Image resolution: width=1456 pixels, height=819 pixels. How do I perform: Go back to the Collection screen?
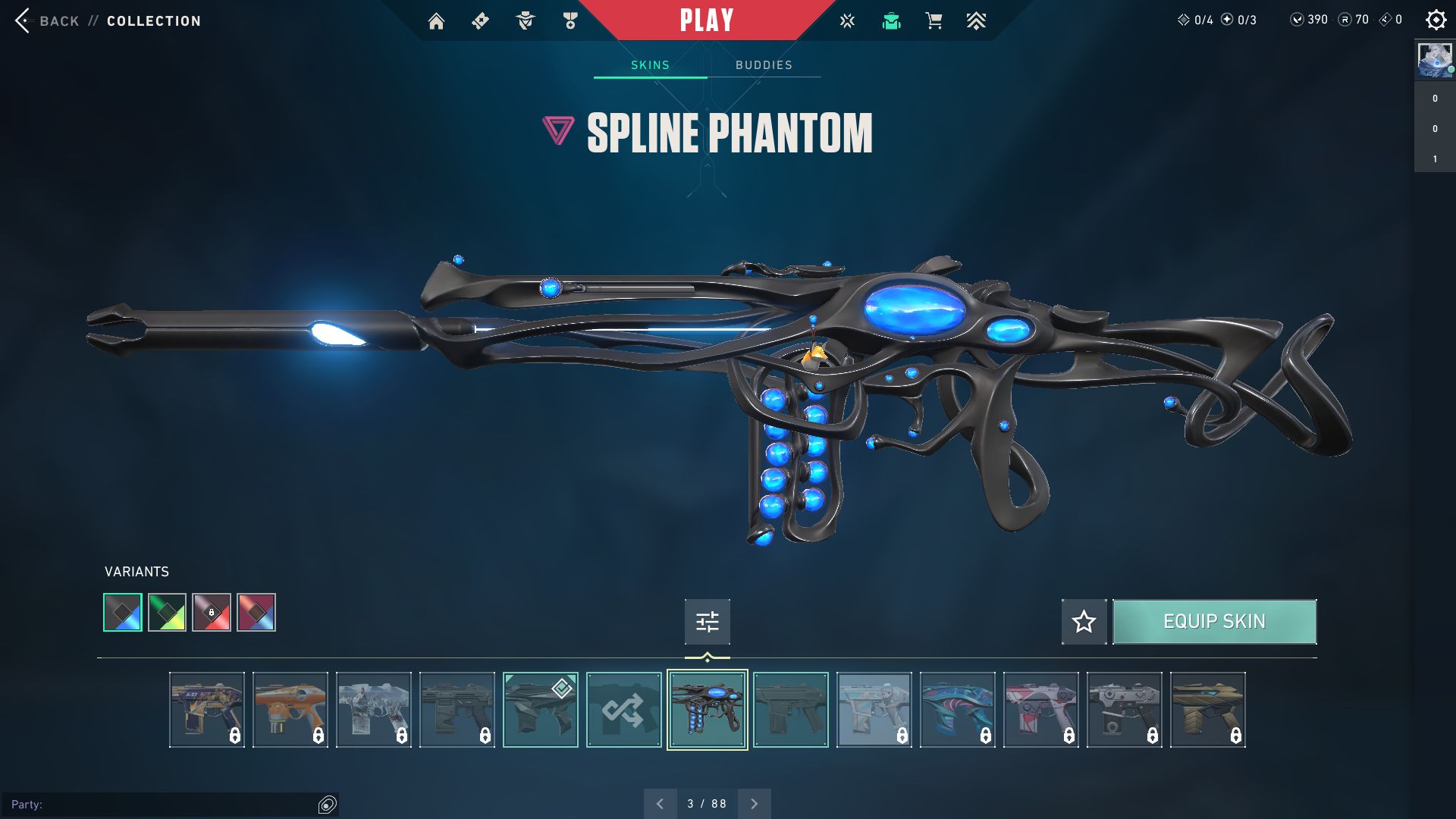[106, 21]
